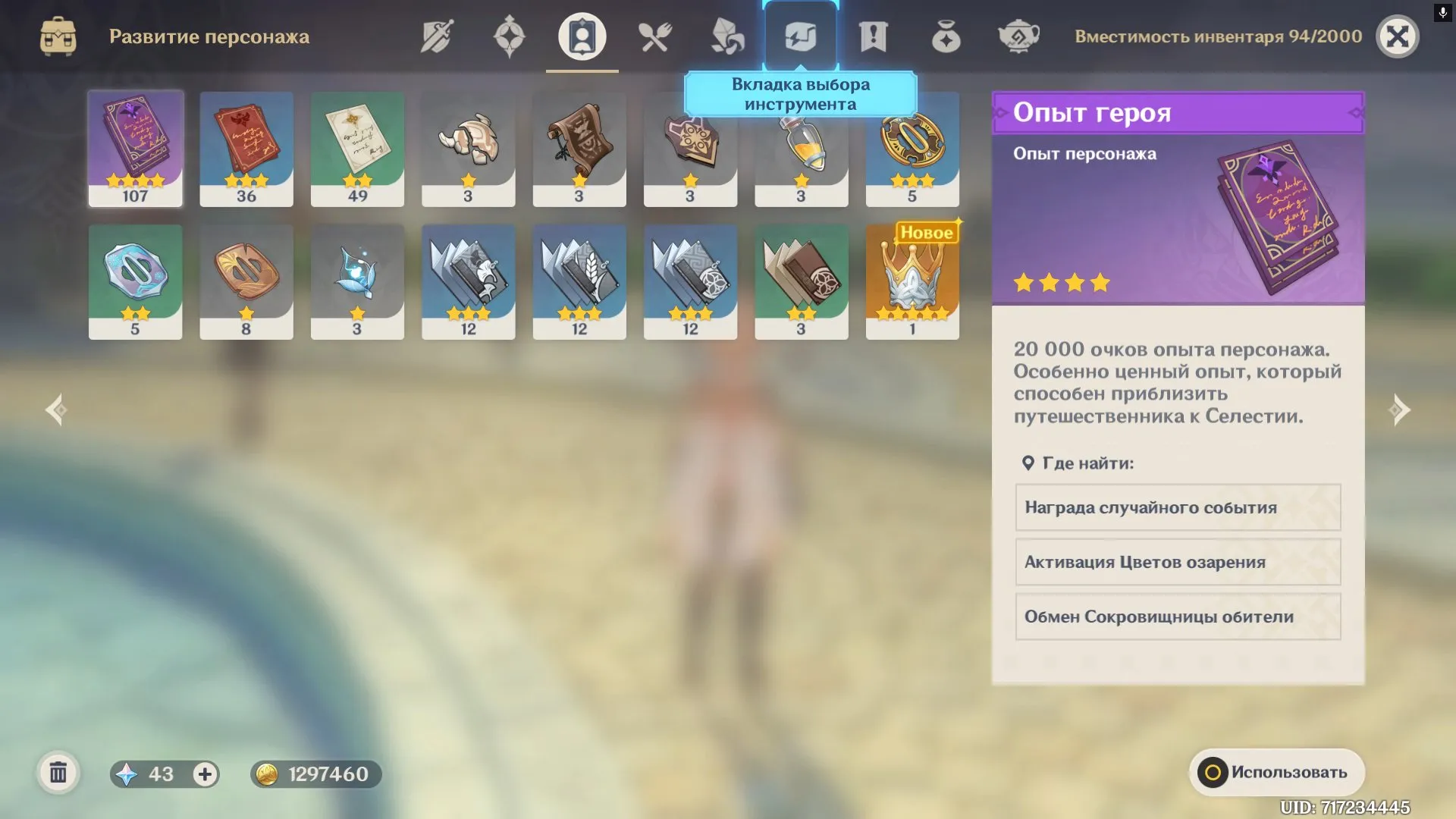Open the Furnishings teapot tab
The image size is (1456, 819).
(1018, 36)
